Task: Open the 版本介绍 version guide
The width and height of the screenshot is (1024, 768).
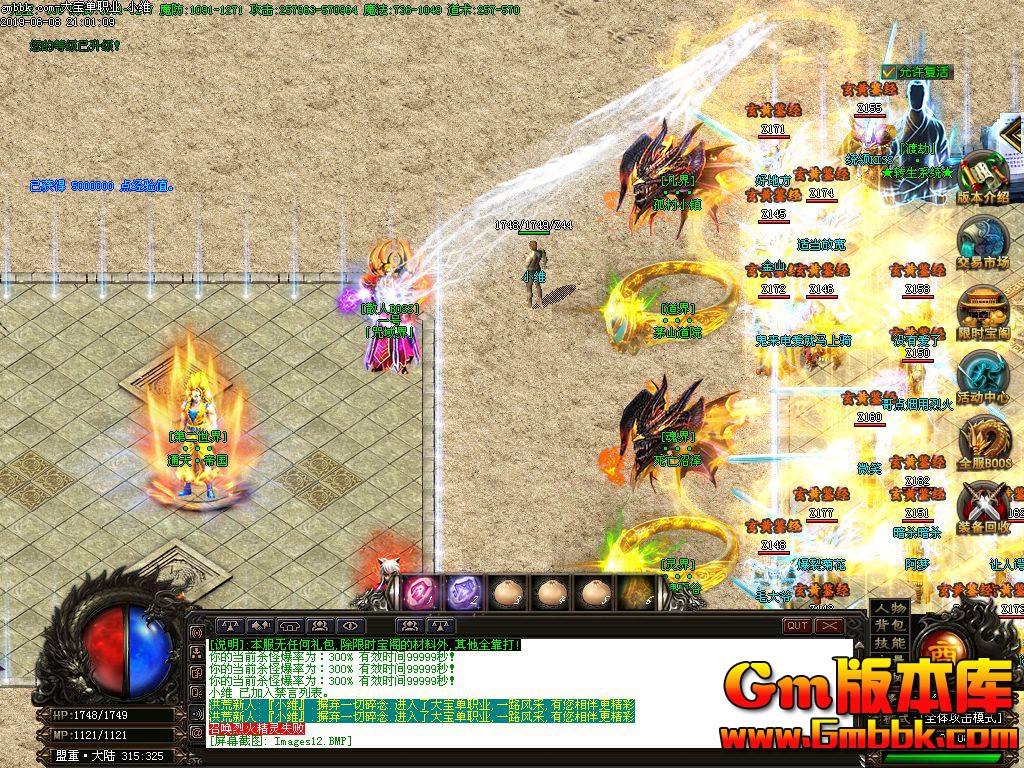Action: [982, 180]
